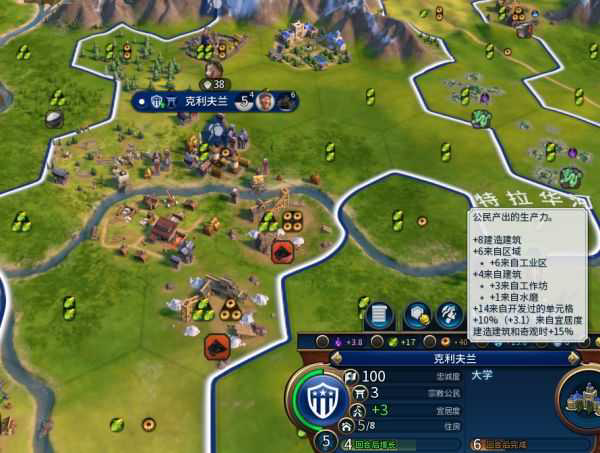Click the 大学 university production portrait

579,396
